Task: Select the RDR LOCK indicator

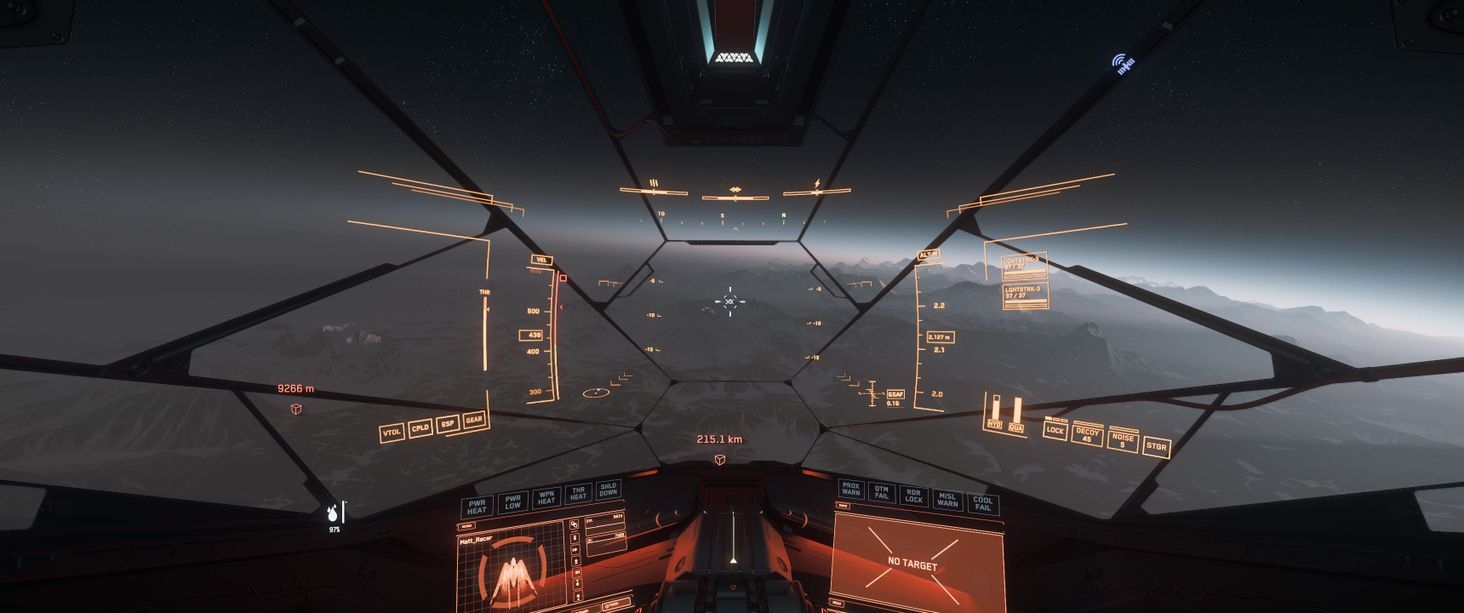Action: [x=913, y=495]
